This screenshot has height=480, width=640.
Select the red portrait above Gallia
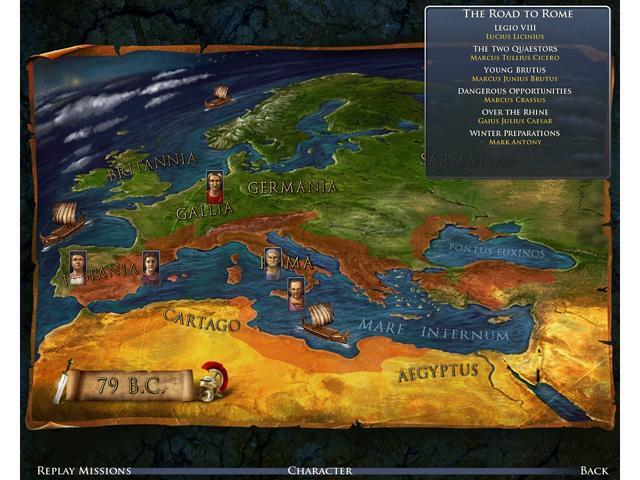click(x=214, y=186)
